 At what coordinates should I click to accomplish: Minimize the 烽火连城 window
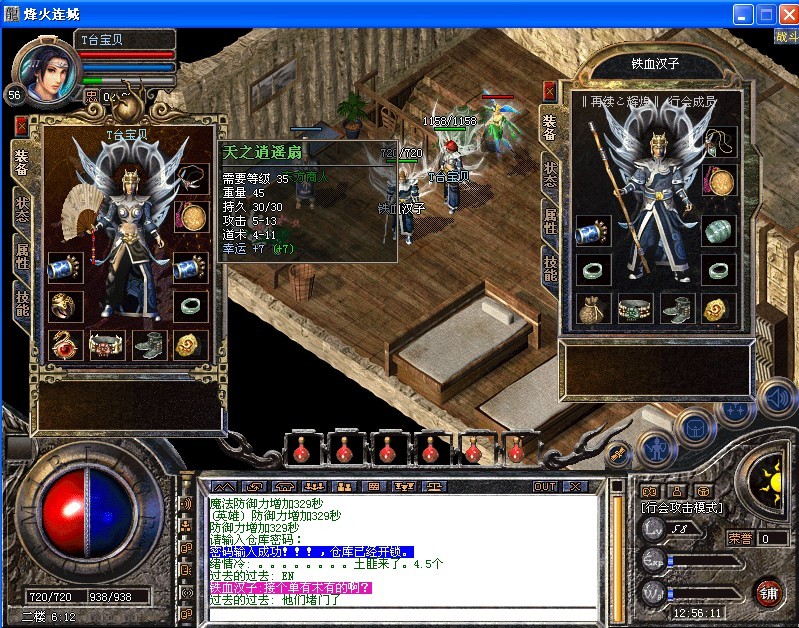coord(742,13)
